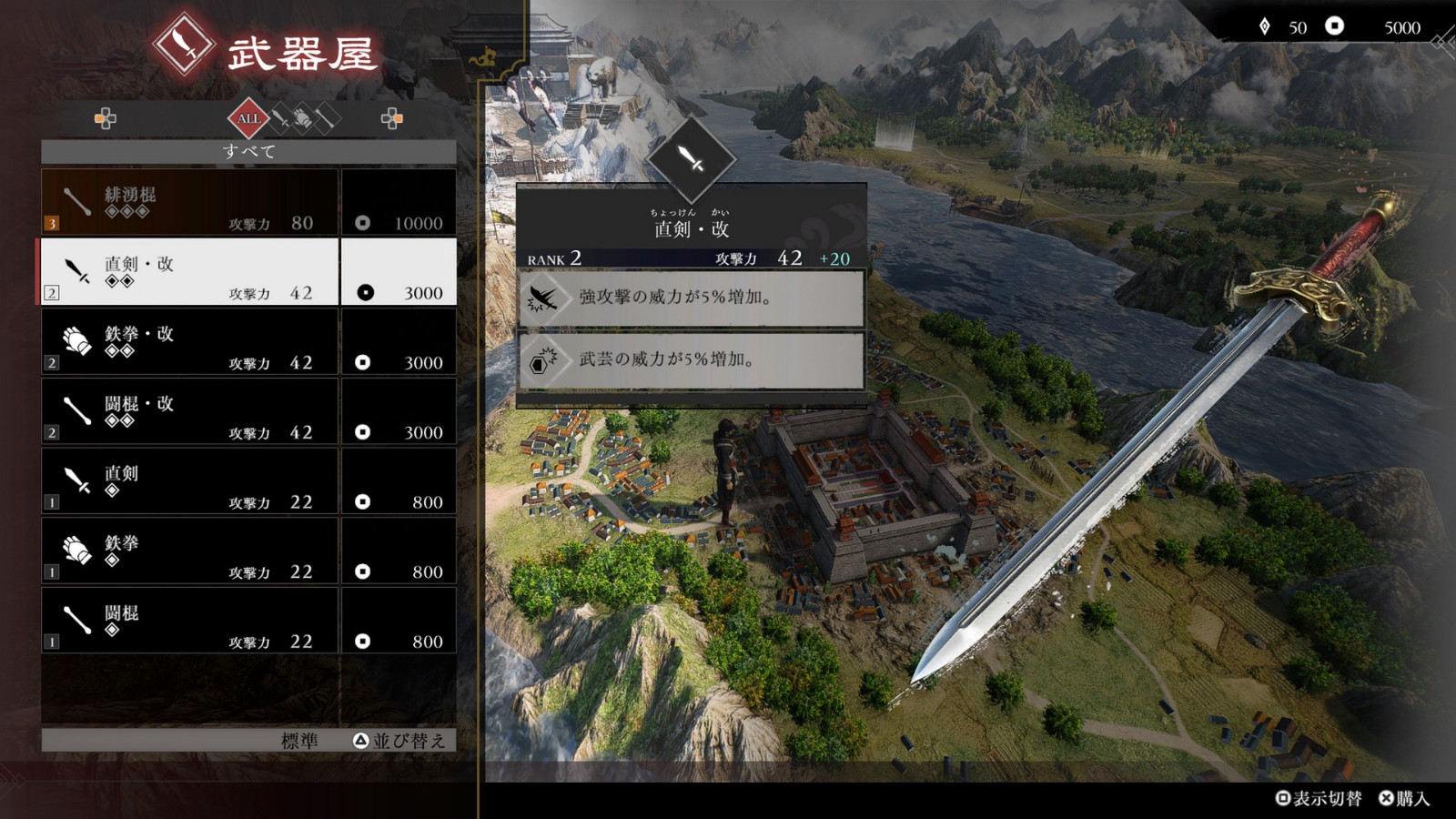The width and height of the screenshot is (1456, 819).
Task: Switch to the ALL weapons tab
Action: click(248, 117)
